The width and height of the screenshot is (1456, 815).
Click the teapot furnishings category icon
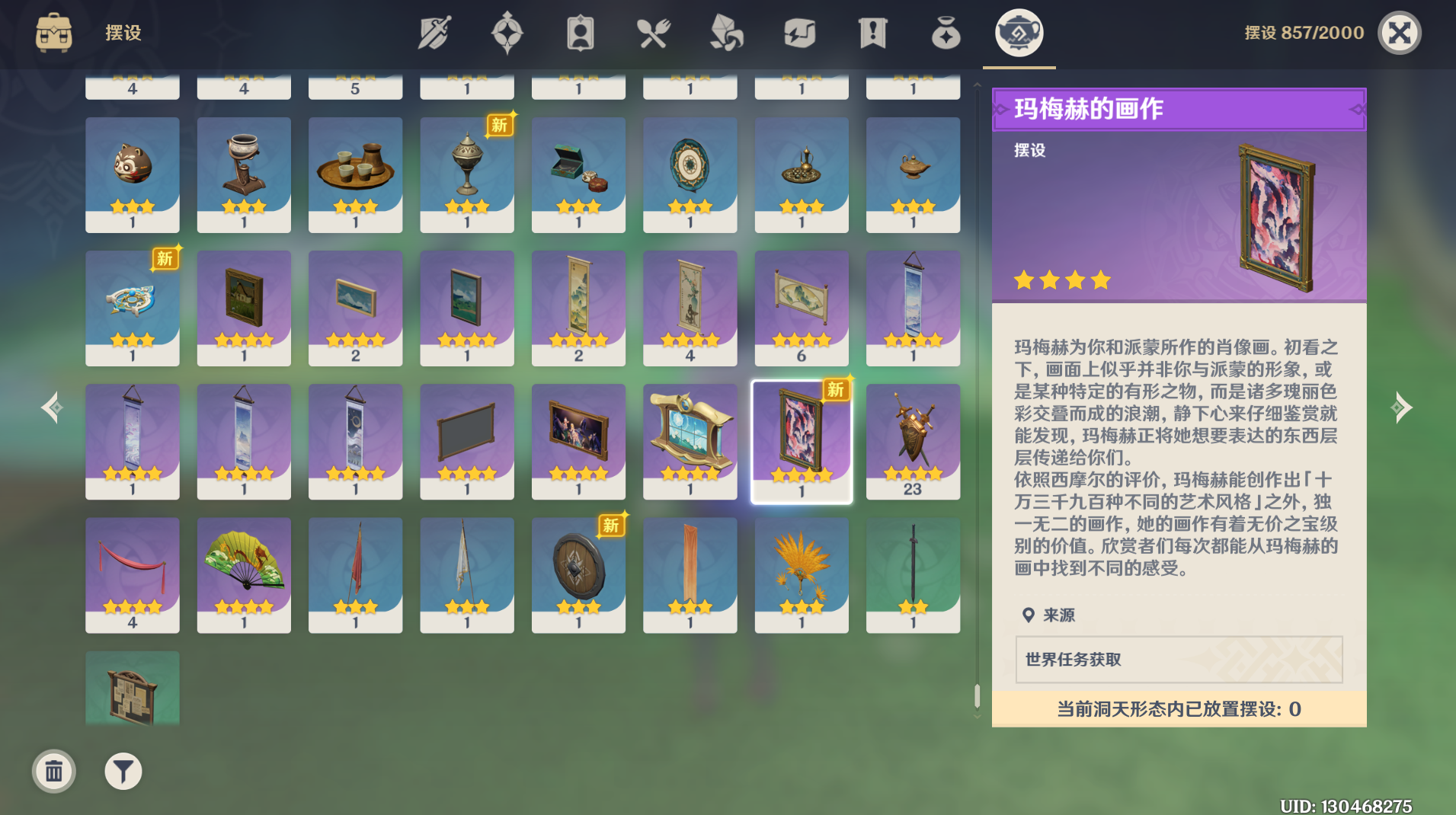pyautogui.click(x=1019, y=32)
